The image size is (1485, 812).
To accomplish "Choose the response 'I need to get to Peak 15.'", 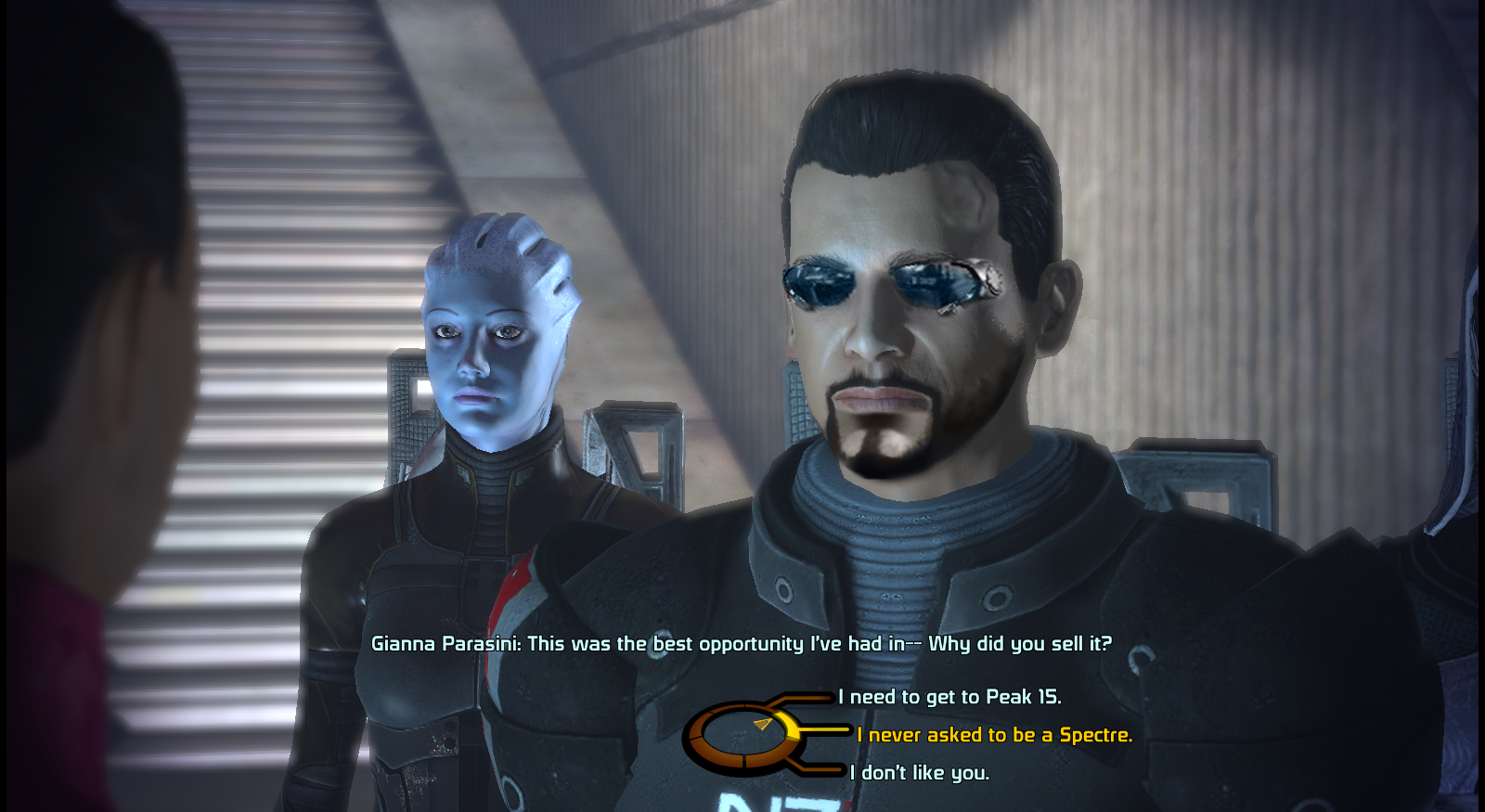I will [947, 696].
